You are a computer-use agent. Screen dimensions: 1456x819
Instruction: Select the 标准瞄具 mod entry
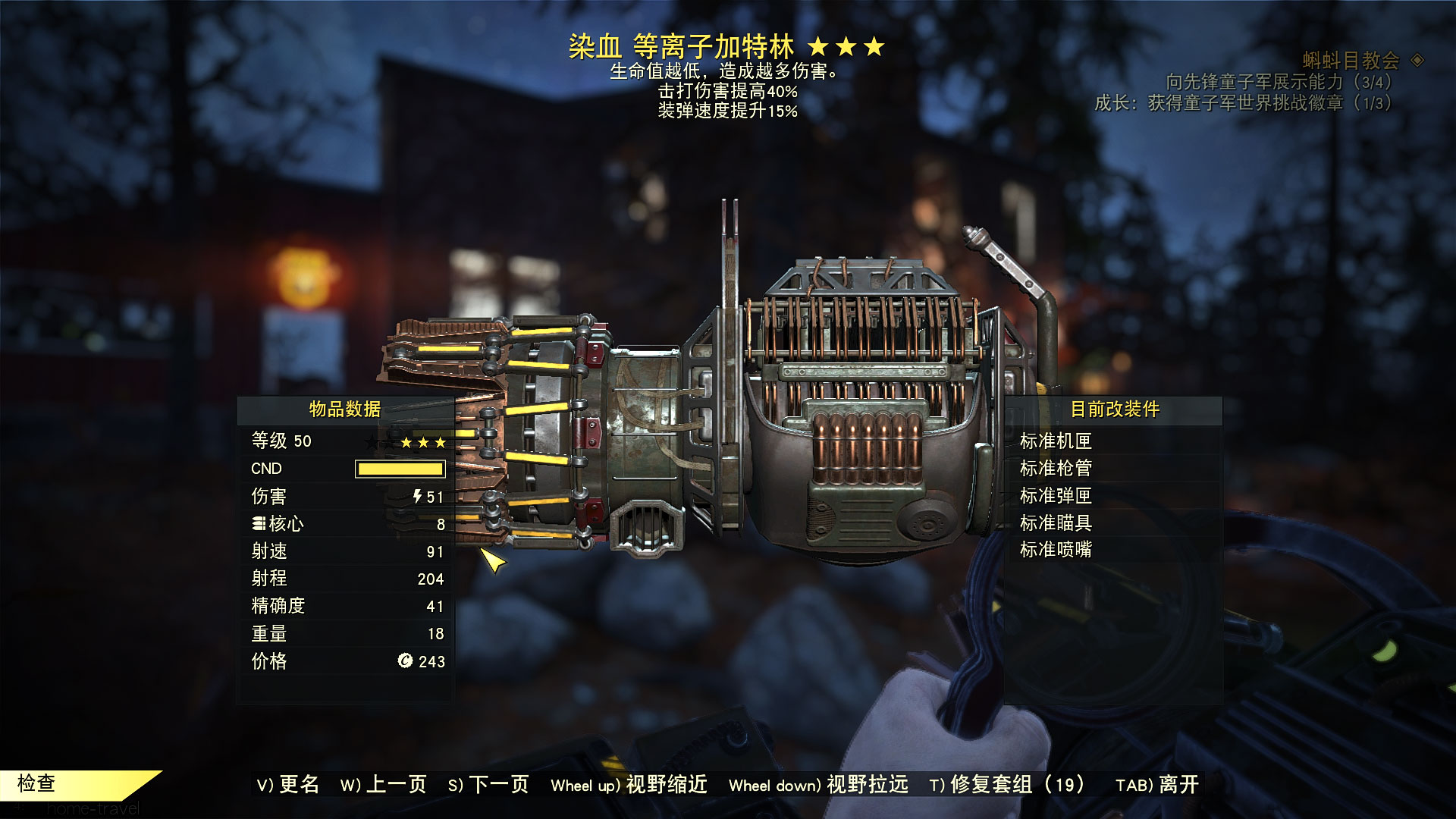pos(1056,522)
